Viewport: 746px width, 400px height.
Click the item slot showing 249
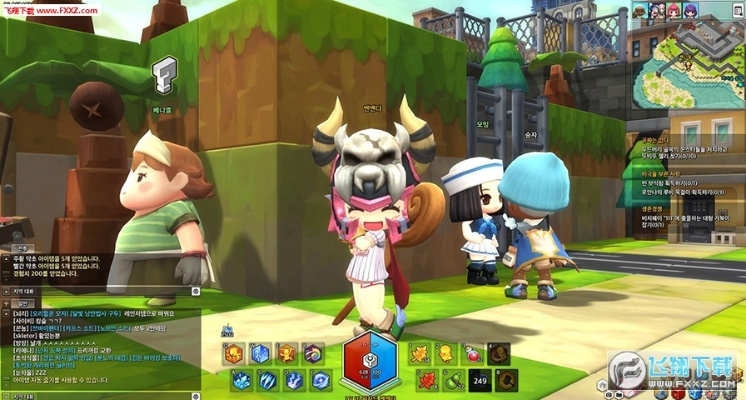pos(479,379)
